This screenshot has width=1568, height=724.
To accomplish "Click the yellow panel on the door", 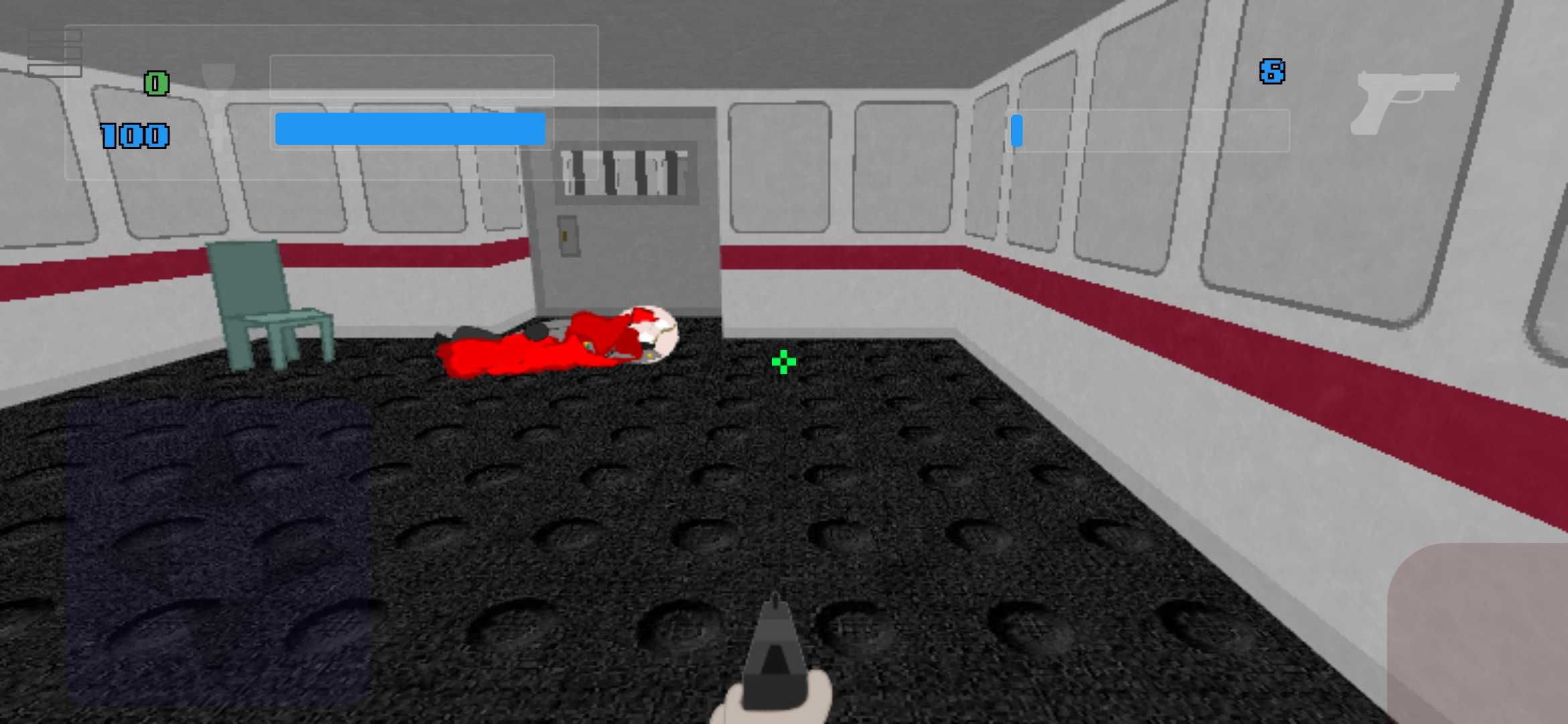I will pyautogui.click(x=565, y=236).
